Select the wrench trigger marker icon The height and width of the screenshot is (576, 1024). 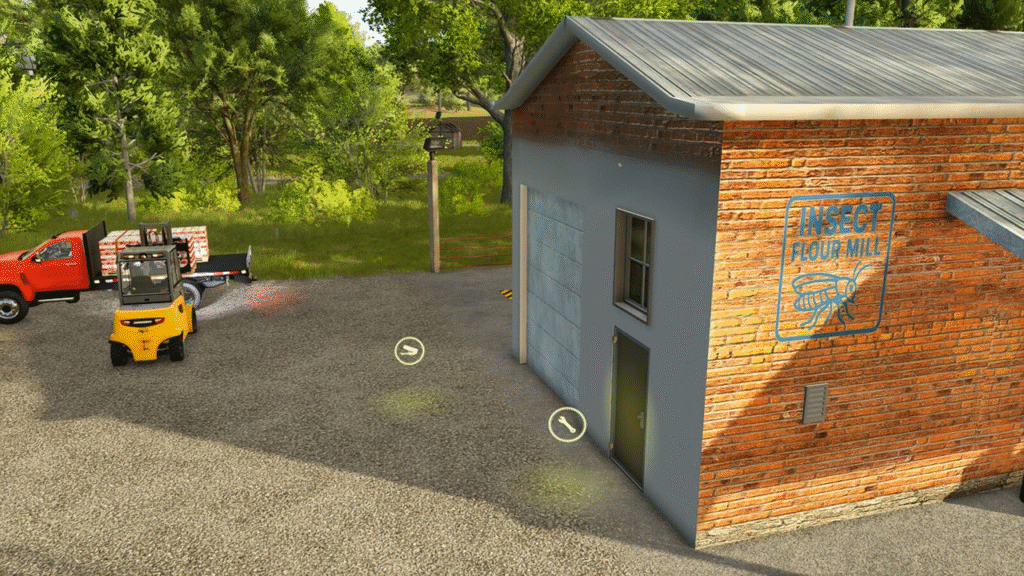[x=567, y=425]
